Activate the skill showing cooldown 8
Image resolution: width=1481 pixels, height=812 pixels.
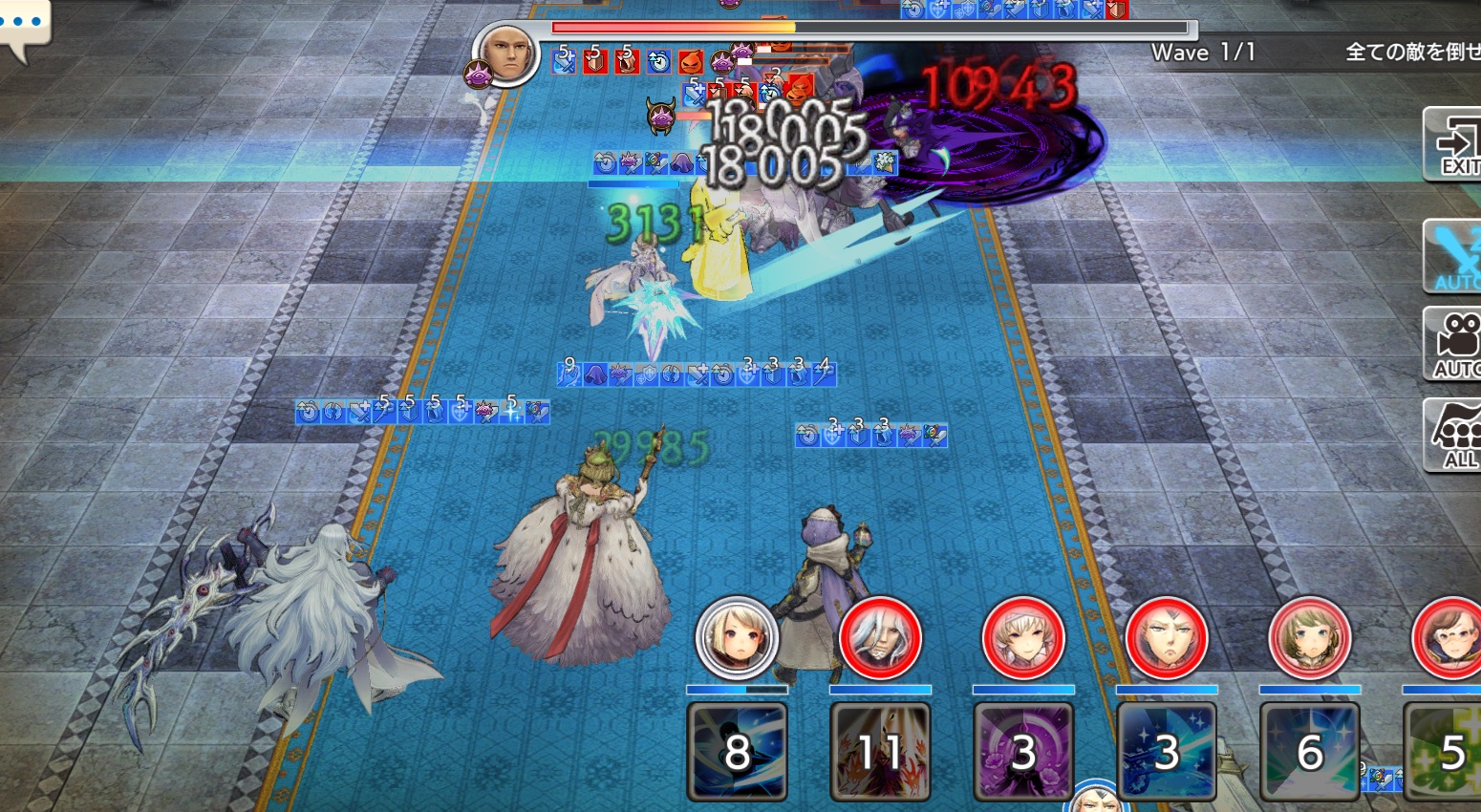click(737, 751)
